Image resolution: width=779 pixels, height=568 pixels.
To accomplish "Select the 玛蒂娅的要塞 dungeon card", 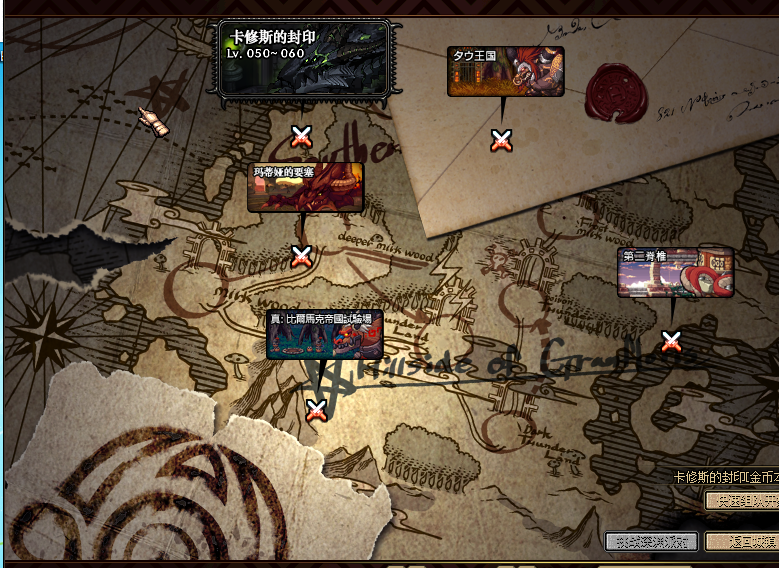I will coord(305,187).
